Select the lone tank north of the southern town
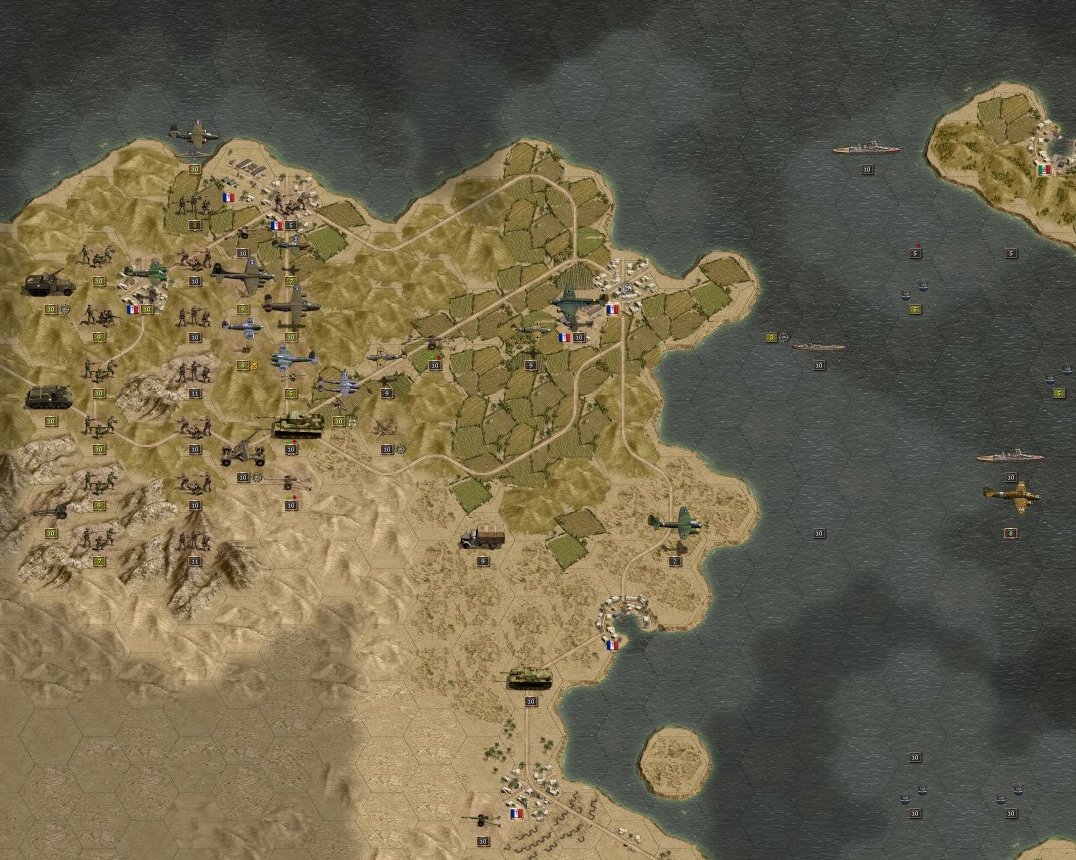The height and width of the screenshot is (860, 1076). coord(530,679)
